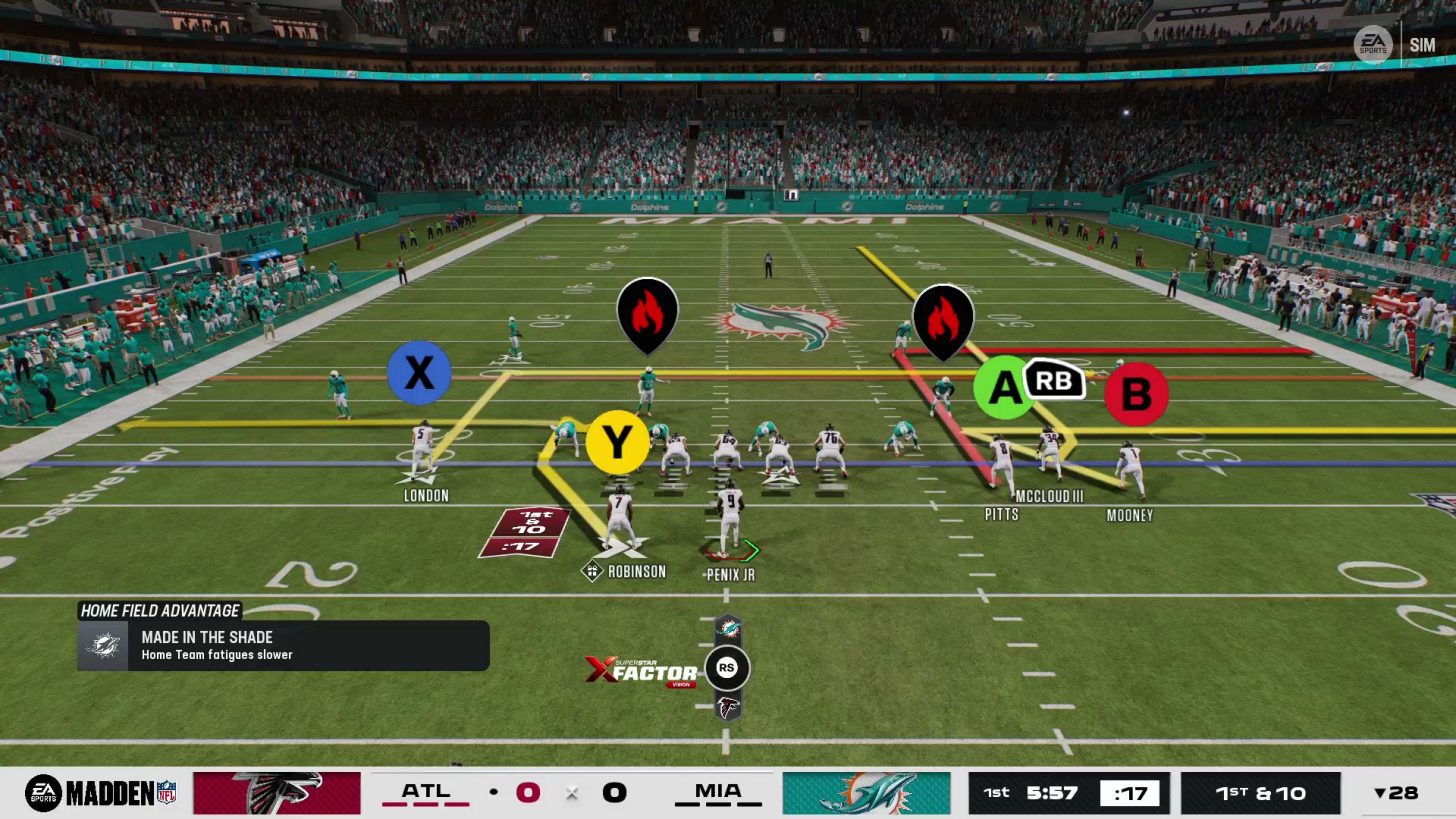The height and width of the screenshot is (819, 1456).
Task: Toggle the right hot route fire marker
Action: click(x=944, y=318)
